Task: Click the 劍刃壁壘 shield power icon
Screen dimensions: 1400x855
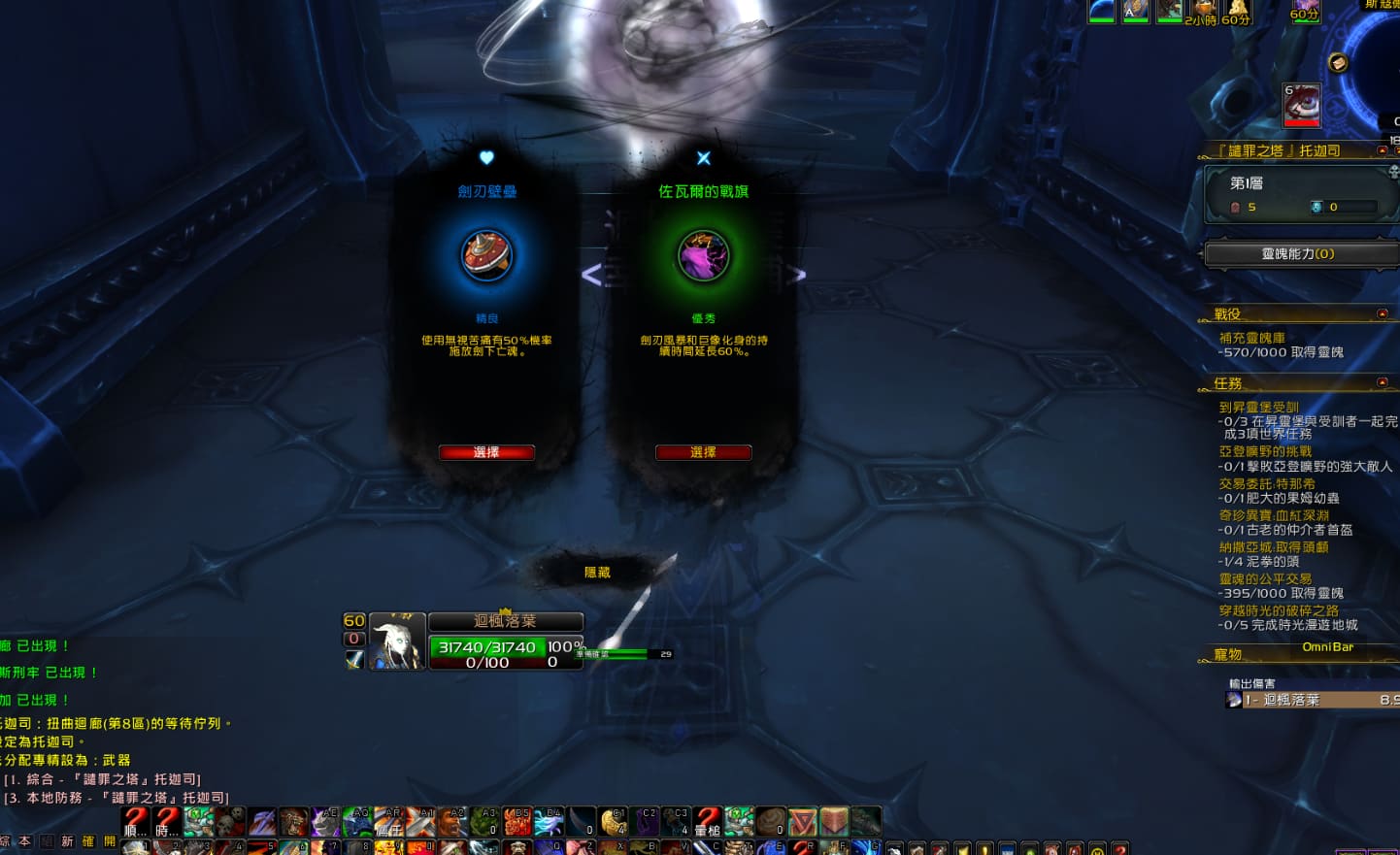Action: tap(486, 256)
